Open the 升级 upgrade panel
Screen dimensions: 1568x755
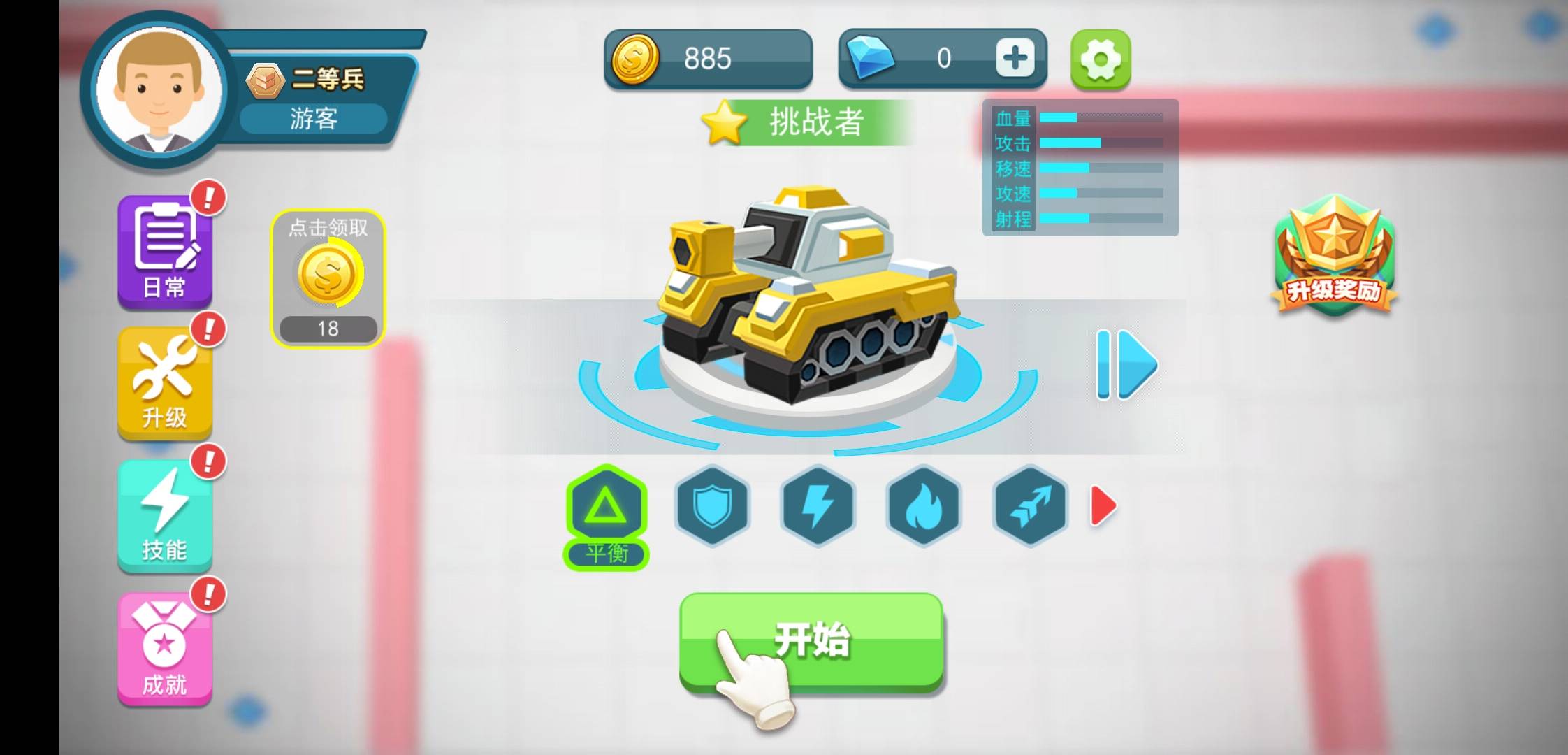[x=165, y=381]
